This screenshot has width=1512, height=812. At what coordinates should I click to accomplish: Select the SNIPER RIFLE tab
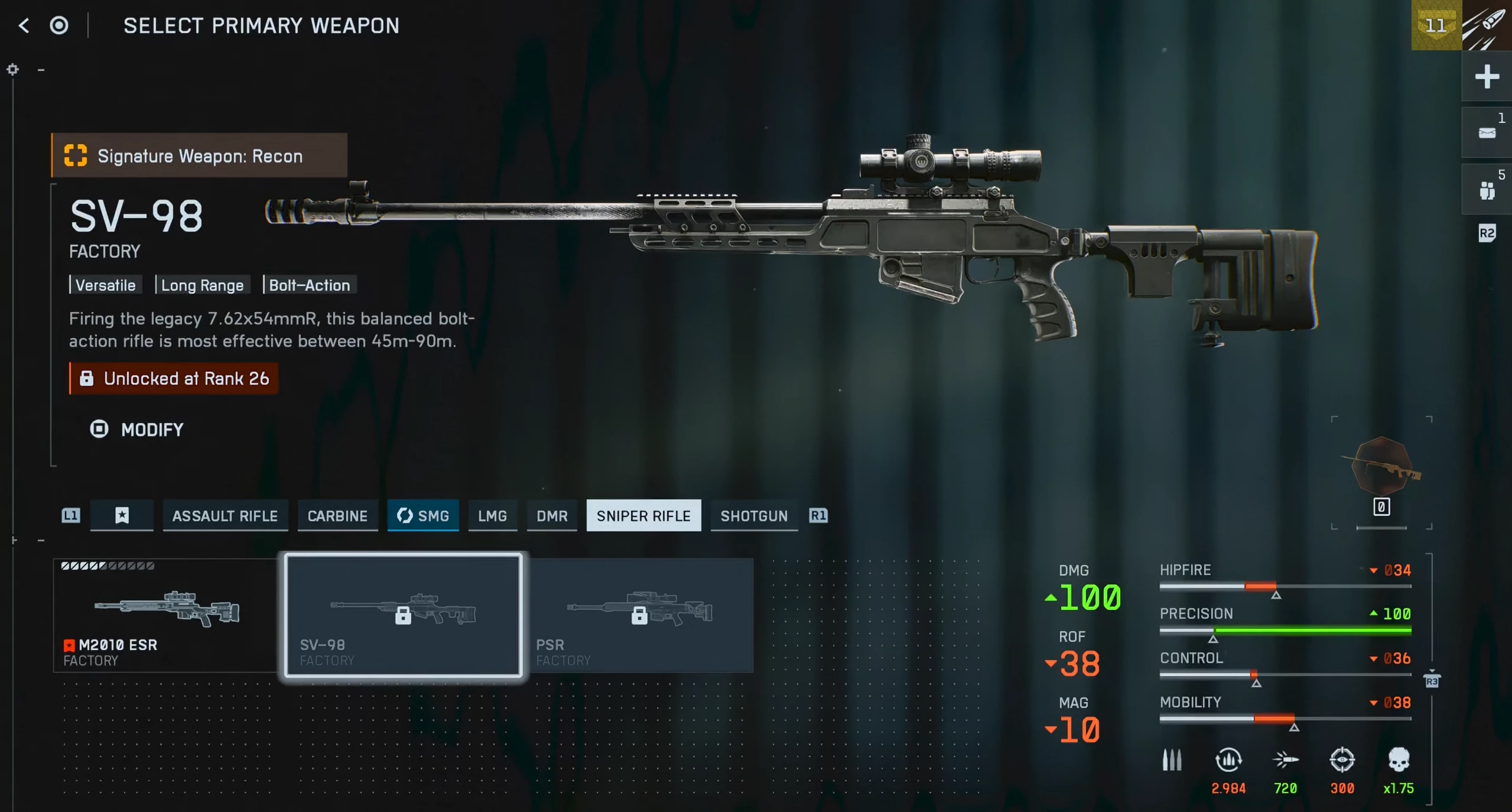[643, 516]
